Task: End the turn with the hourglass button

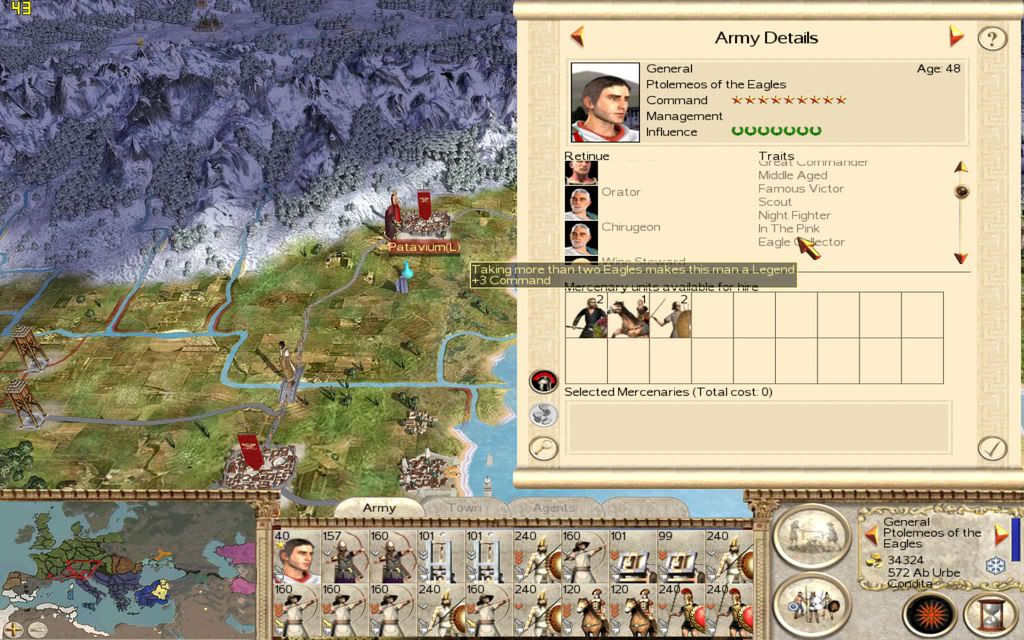Action: [x=991, y=609]
